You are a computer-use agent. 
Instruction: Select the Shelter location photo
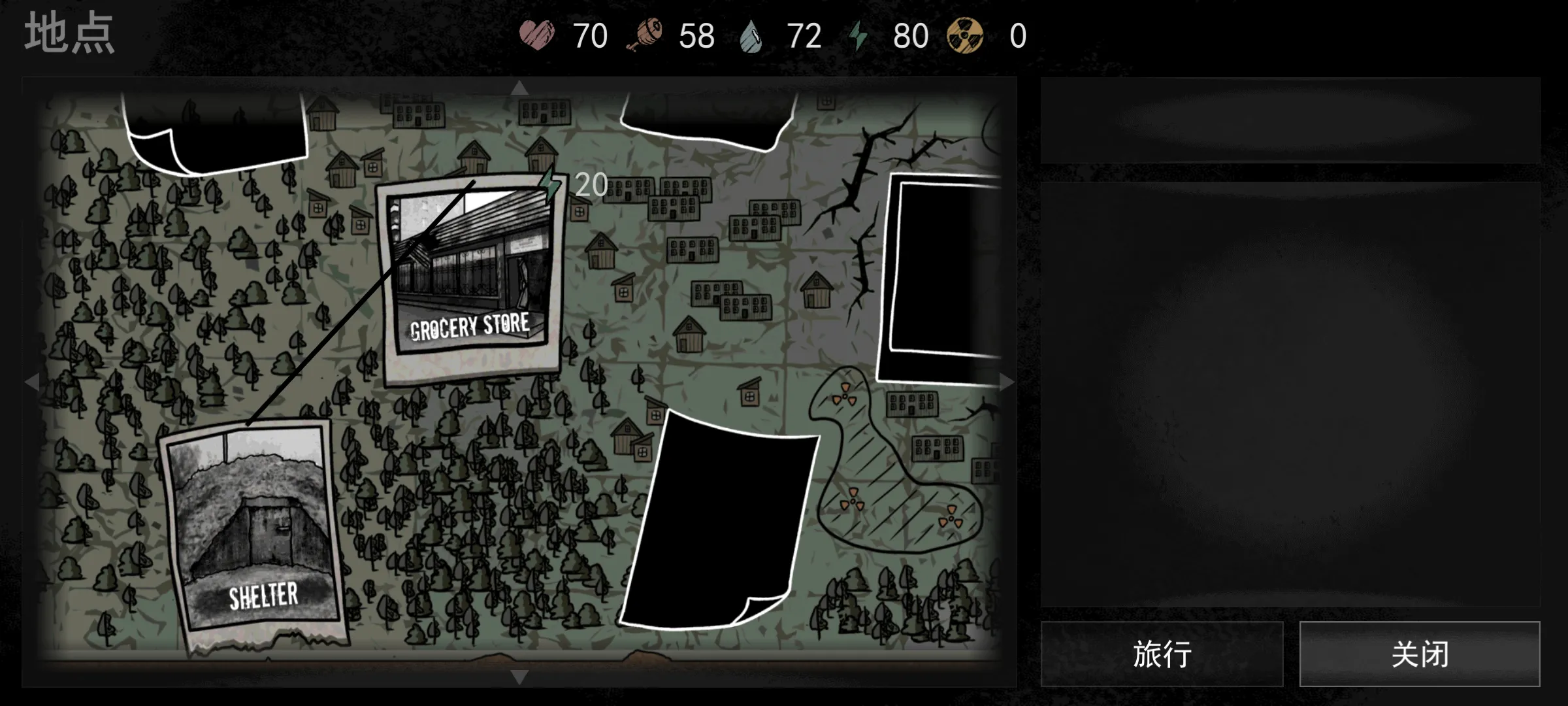255,529
